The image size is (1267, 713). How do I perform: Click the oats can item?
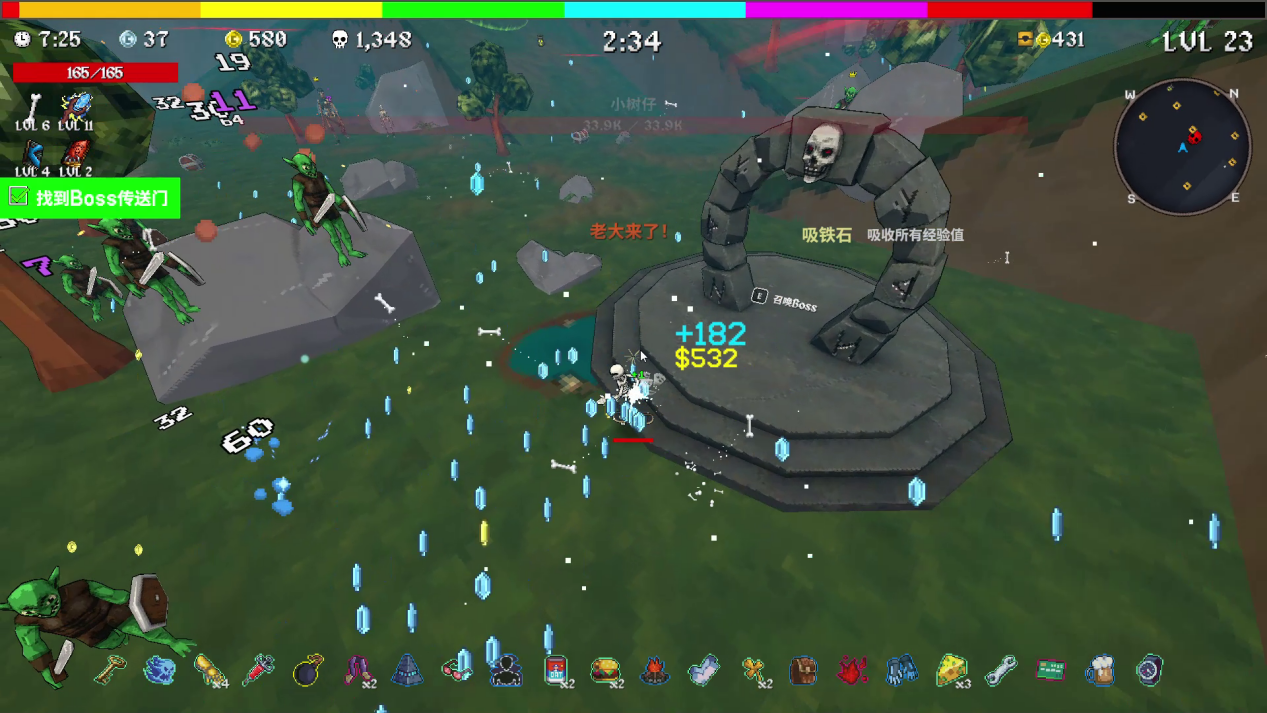[556, 670]
